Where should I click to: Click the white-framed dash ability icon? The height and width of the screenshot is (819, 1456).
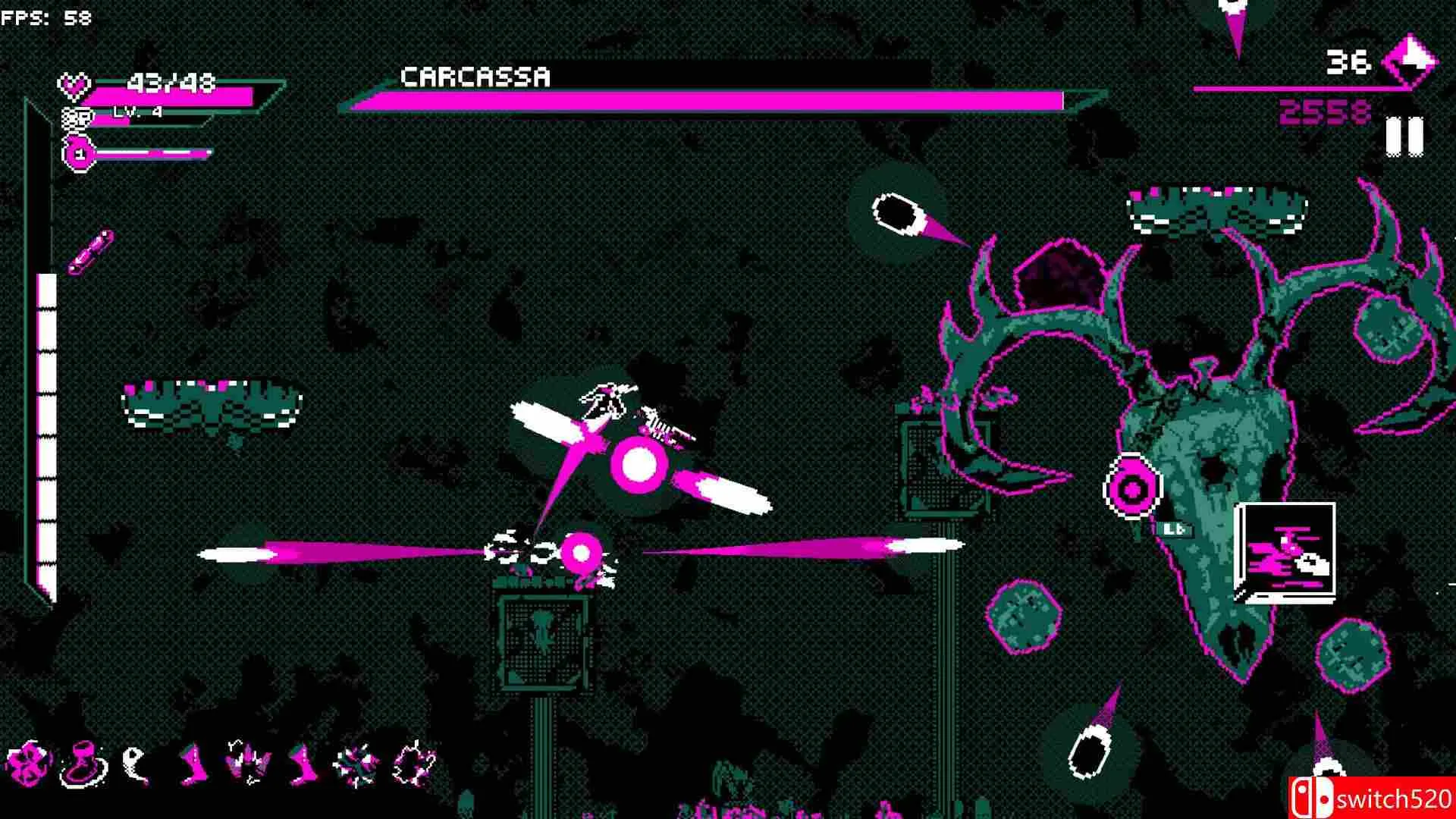pyautogui.click(x=1285, y=553)
